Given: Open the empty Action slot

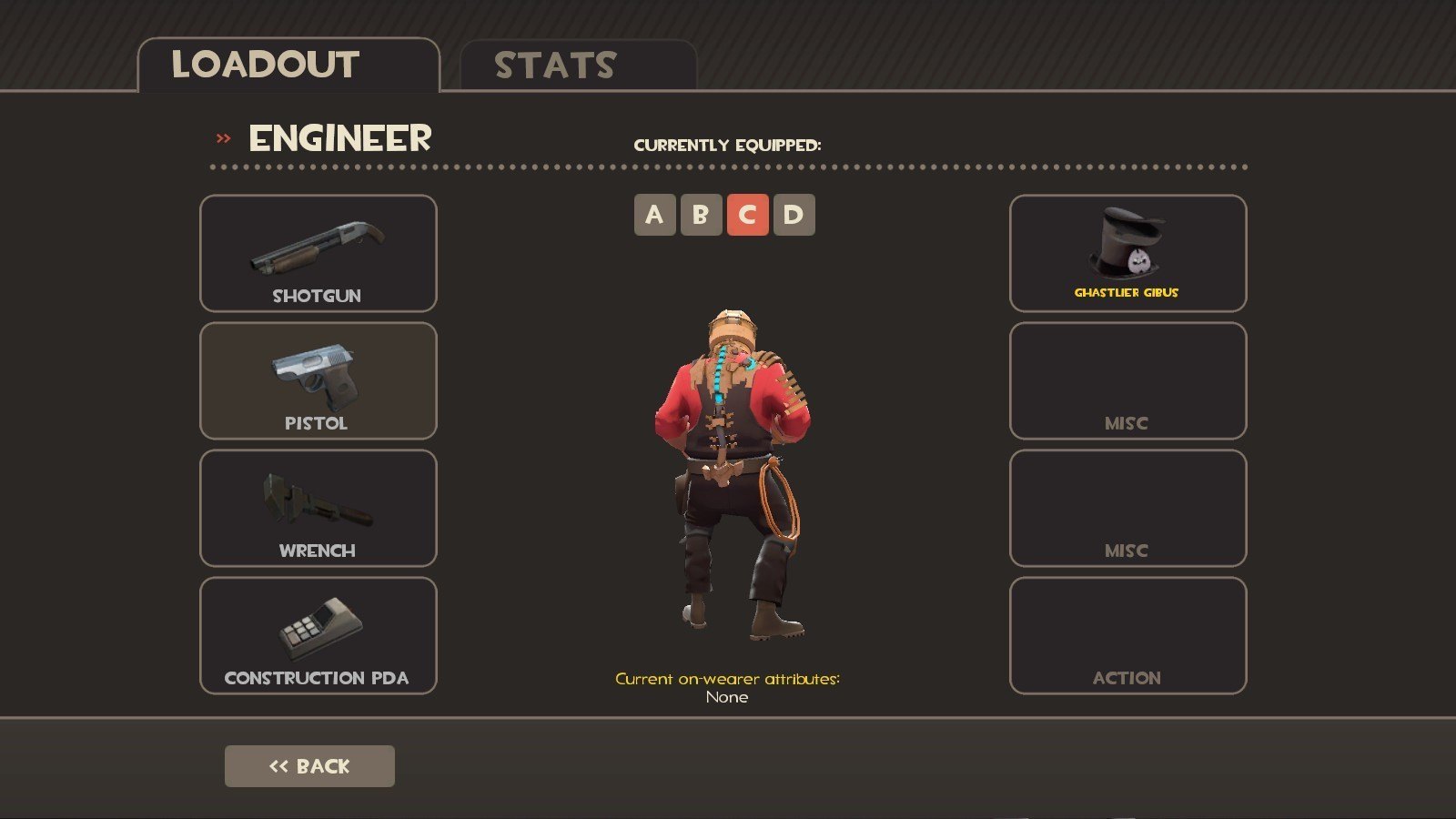Looking at the screenshot, I should click(1127, 635).
